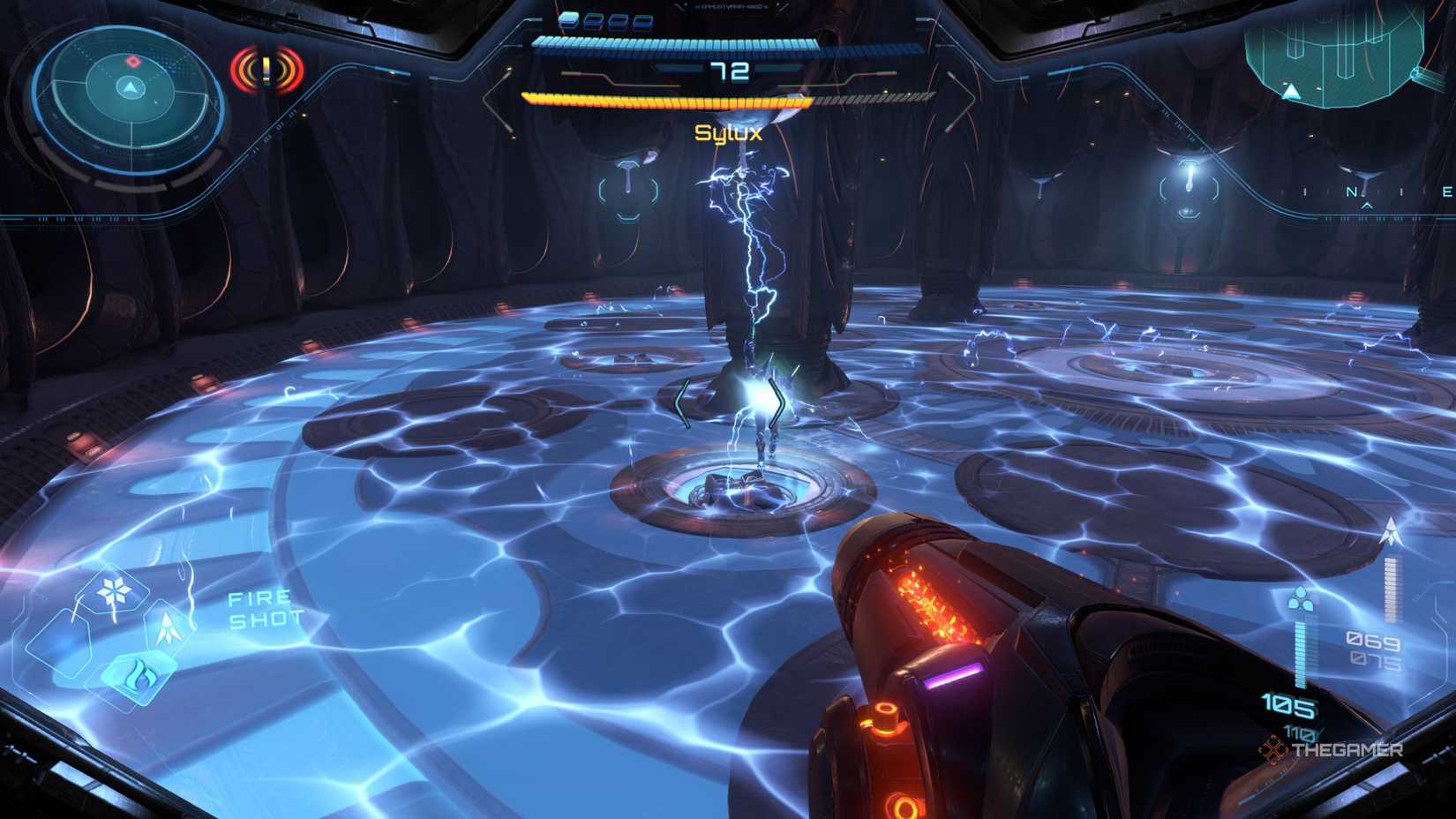Toggle the filled energy tank cell
1456x819 pixels.
pyautogui.click(x=569, y=21)
